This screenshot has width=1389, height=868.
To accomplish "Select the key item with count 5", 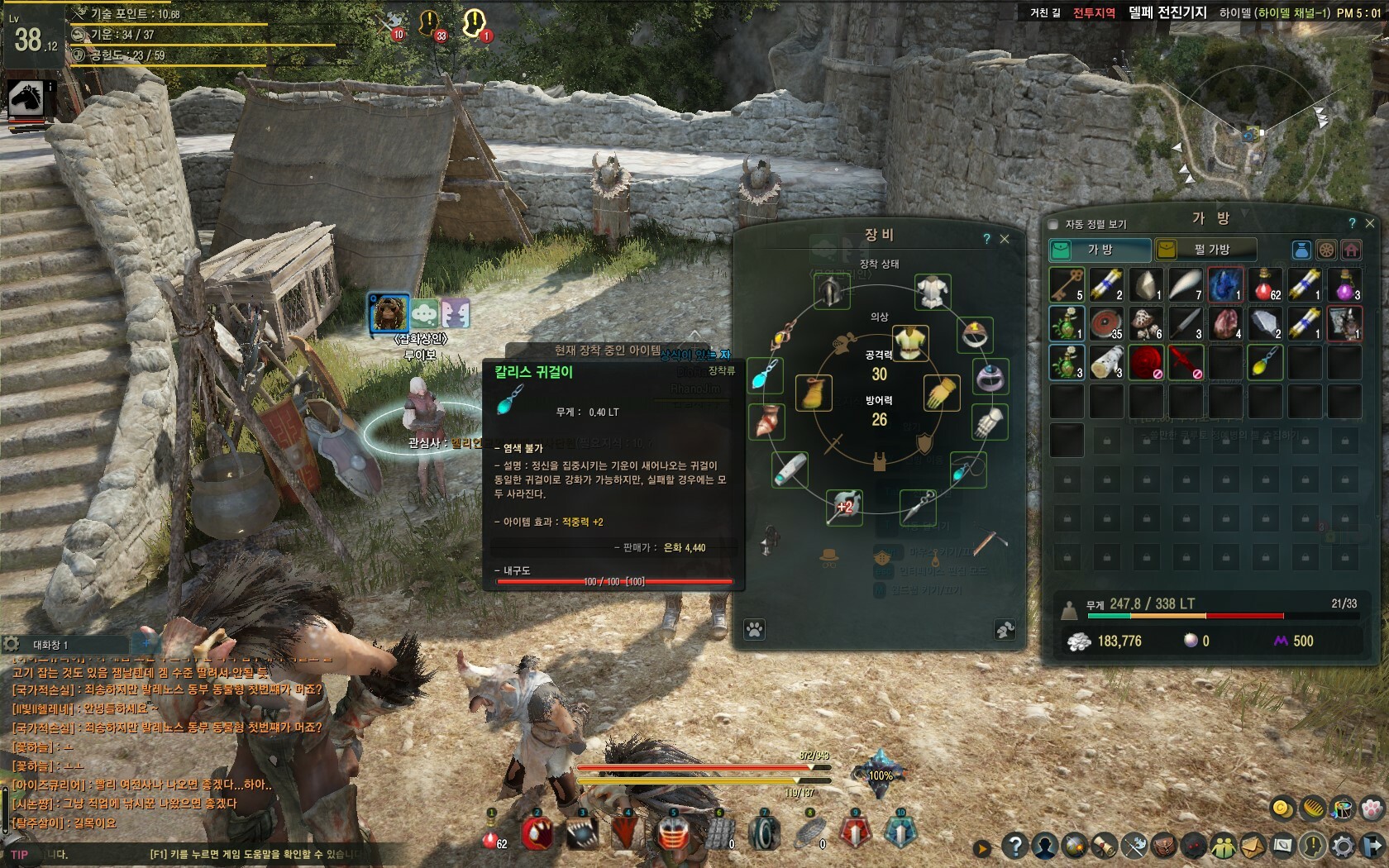I will 1067,284.
